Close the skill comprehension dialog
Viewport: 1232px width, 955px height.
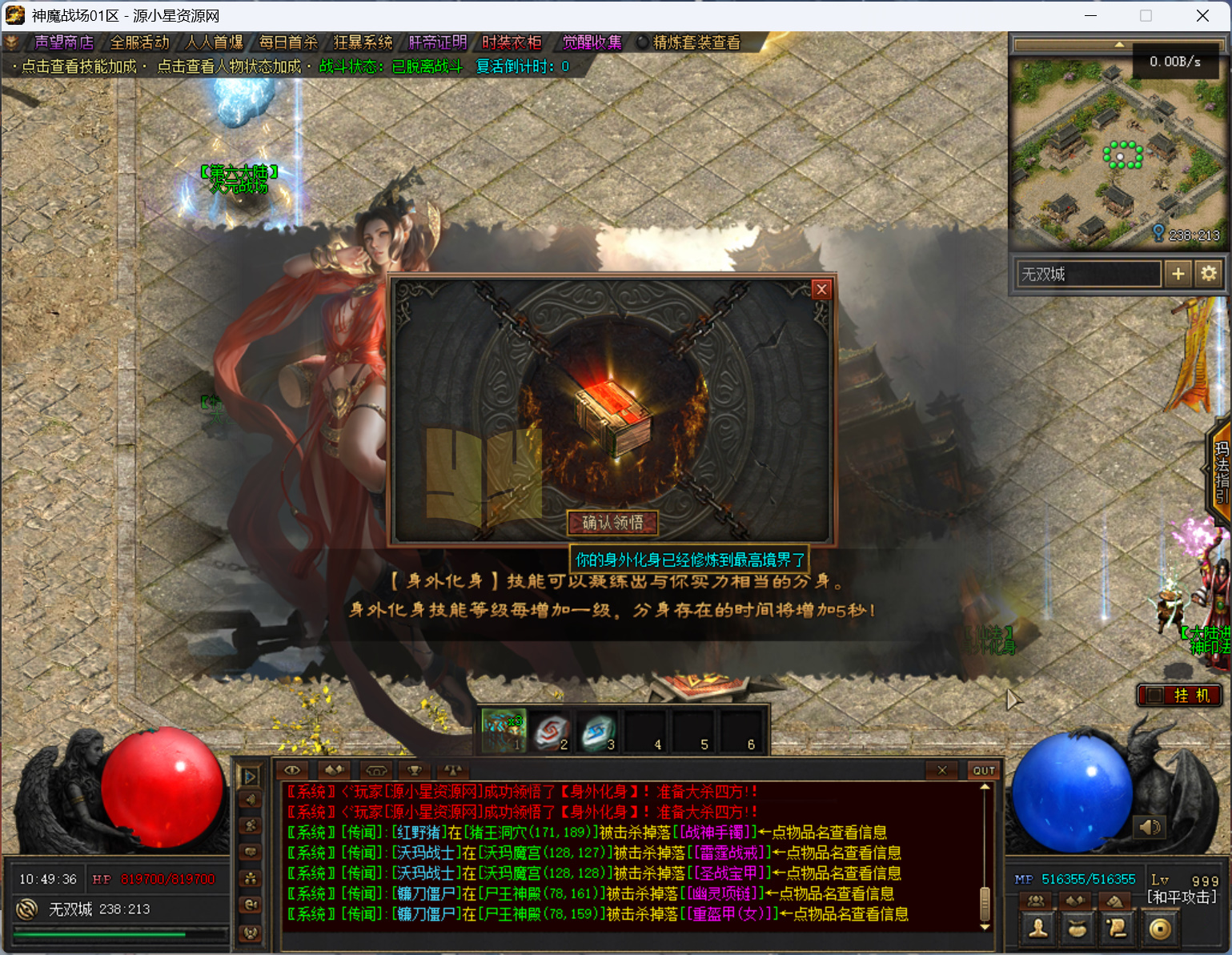click(x=821, y=290)
